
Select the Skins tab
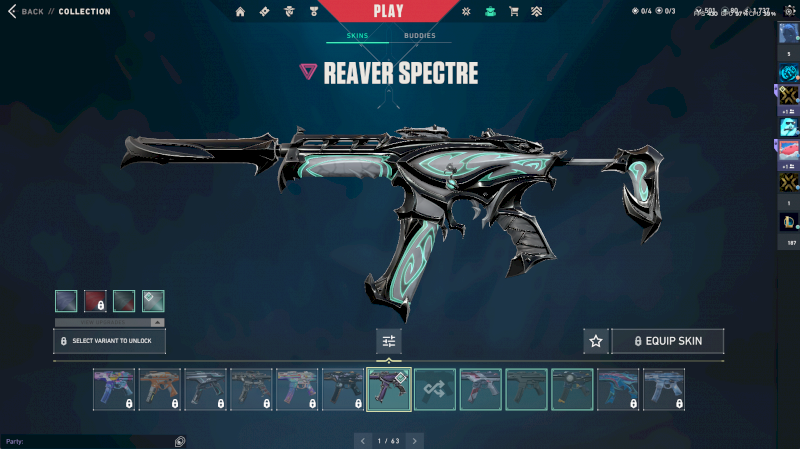point(357,36)
